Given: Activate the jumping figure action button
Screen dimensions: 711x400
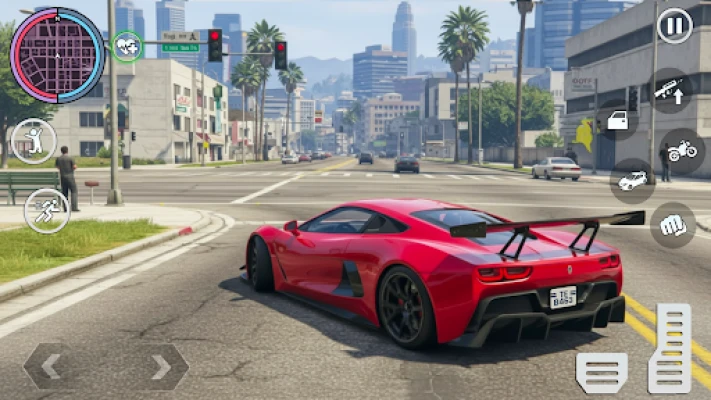Looking at the screenshot, I should point(34,141).
